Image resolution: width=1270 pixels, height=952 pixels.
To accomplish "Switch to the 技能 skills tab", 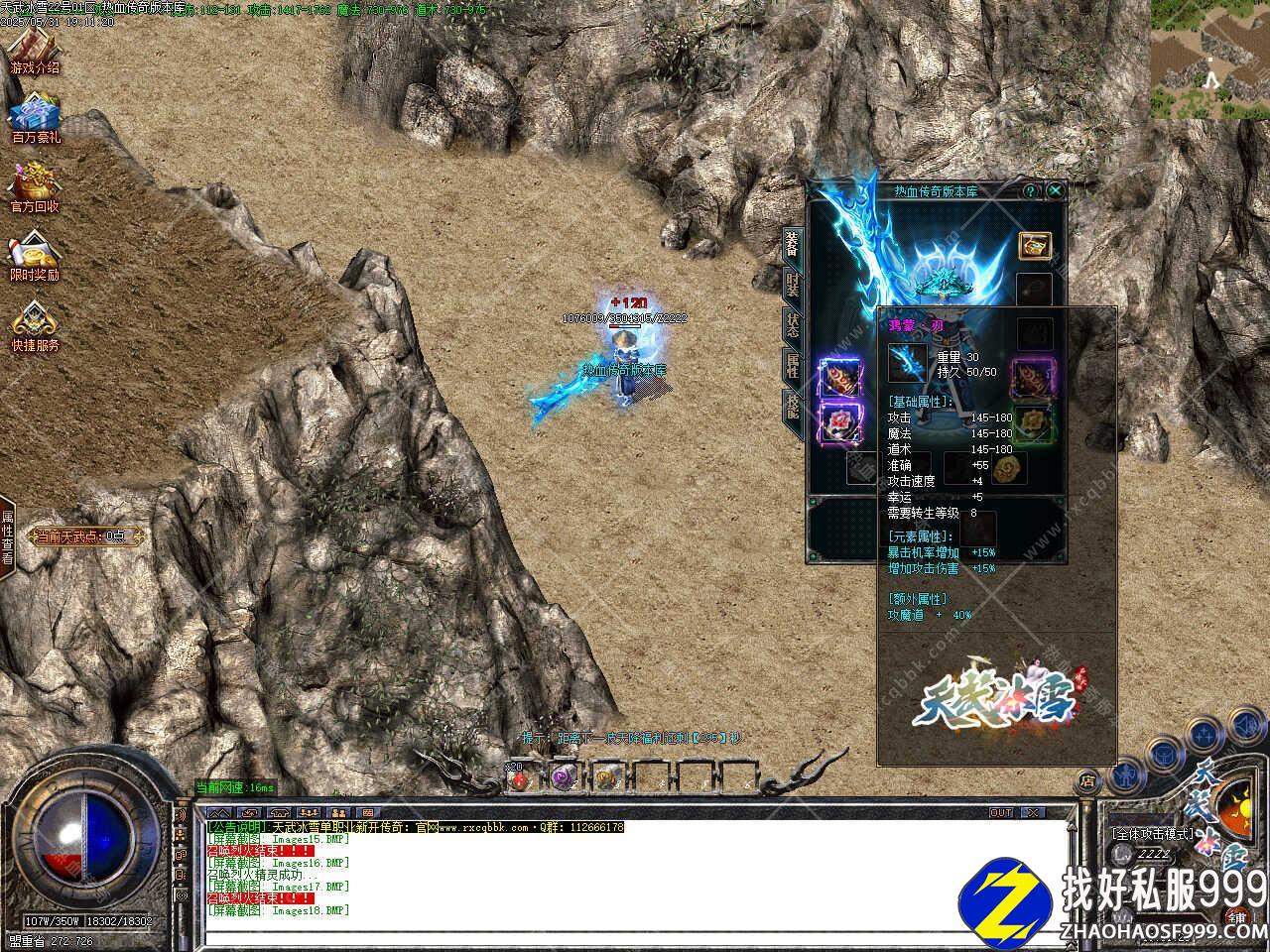I will tap(792, 404).
